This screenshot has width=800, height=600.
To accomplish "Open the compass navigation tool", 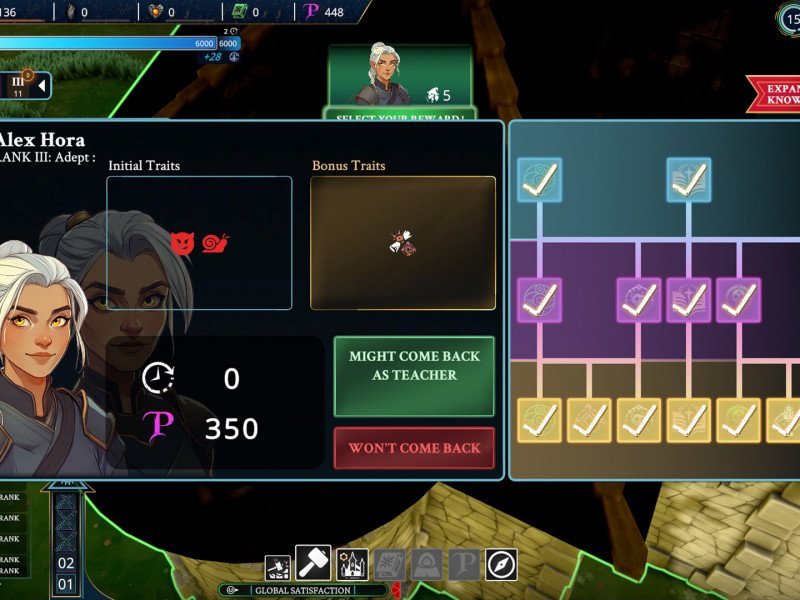I will (501, 565).
